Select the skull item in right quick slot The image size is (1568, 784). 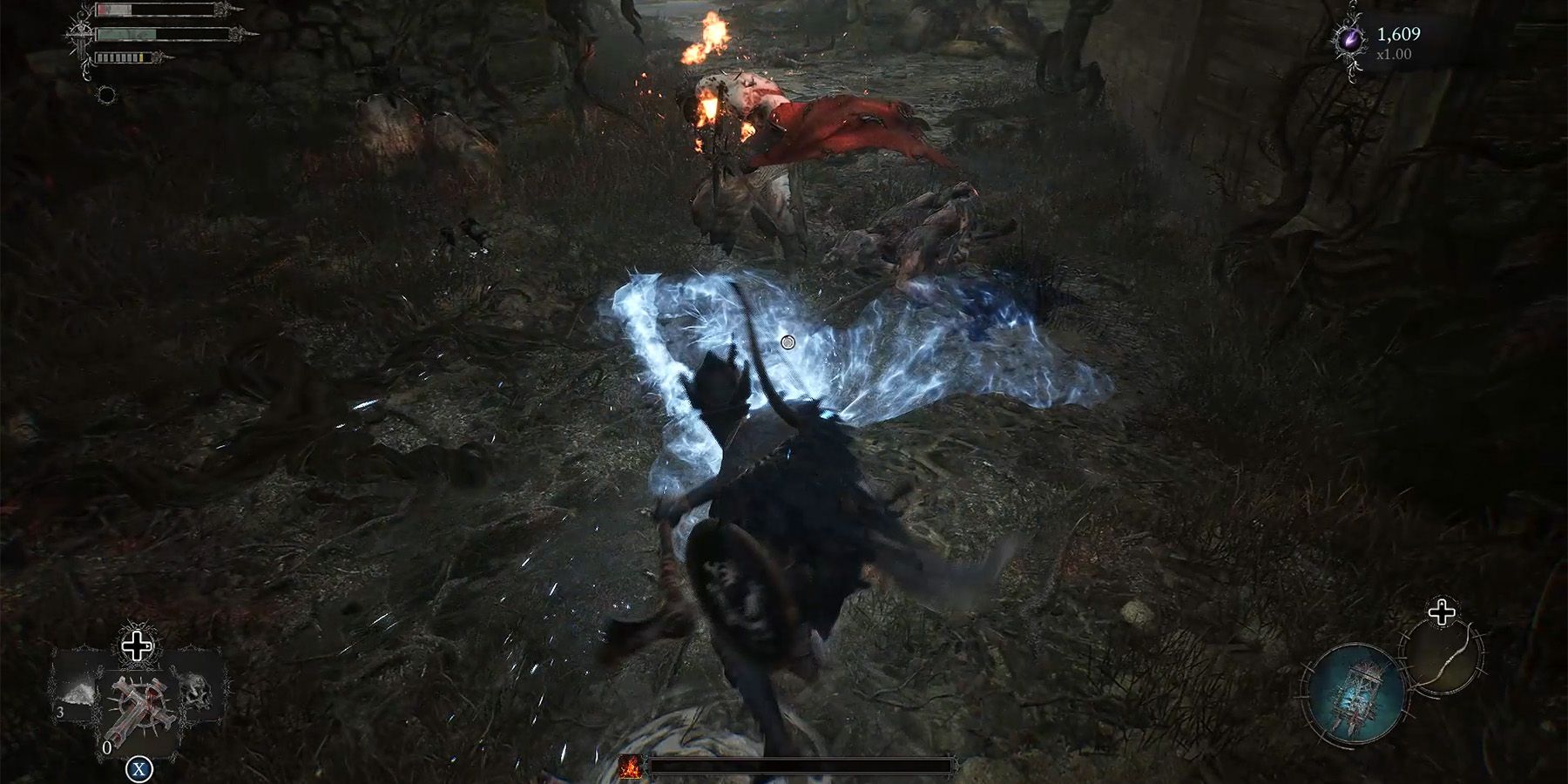[198, 691]
